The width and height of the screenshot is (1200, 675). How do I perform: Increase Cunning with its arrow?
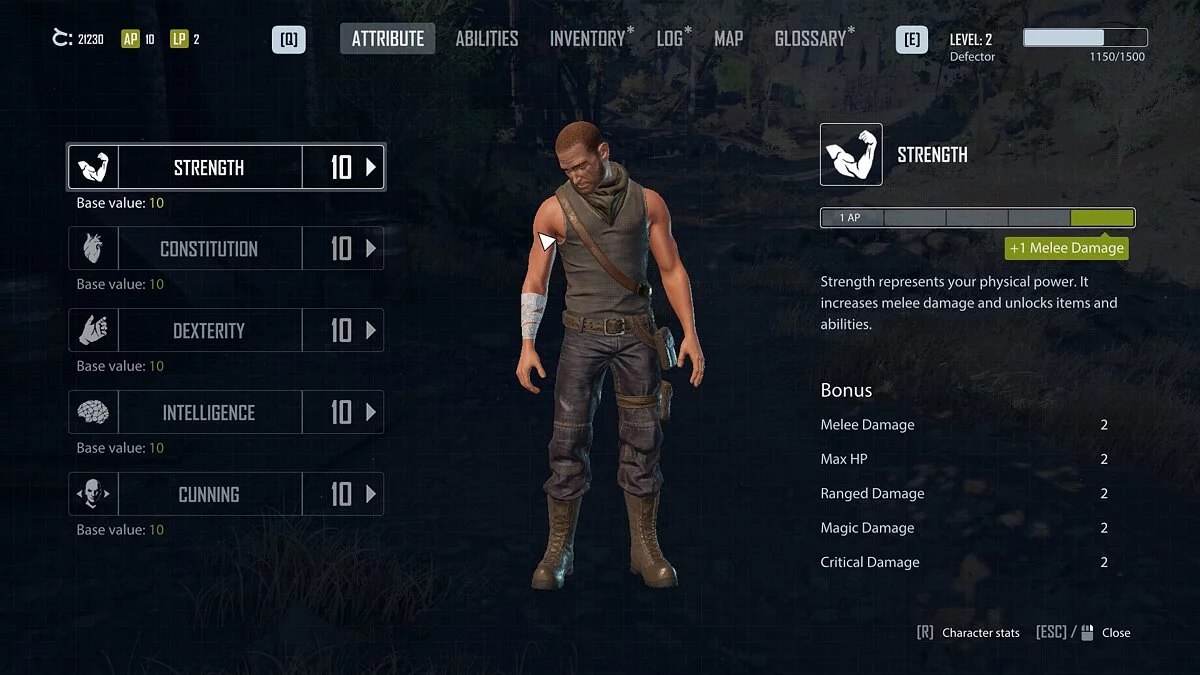pos(371,494)
